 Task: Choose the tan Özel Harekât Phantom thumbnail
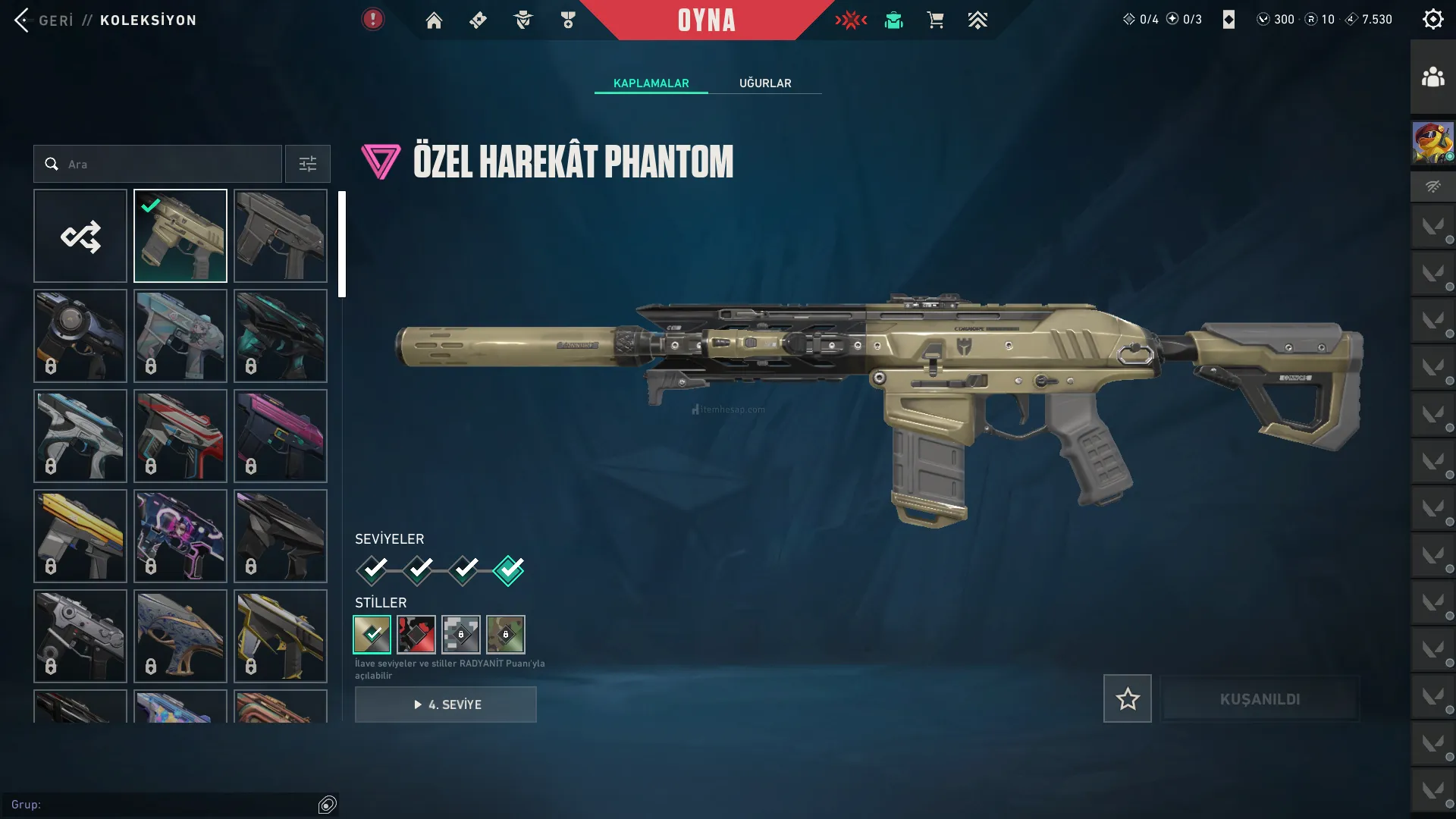[180, 236]
